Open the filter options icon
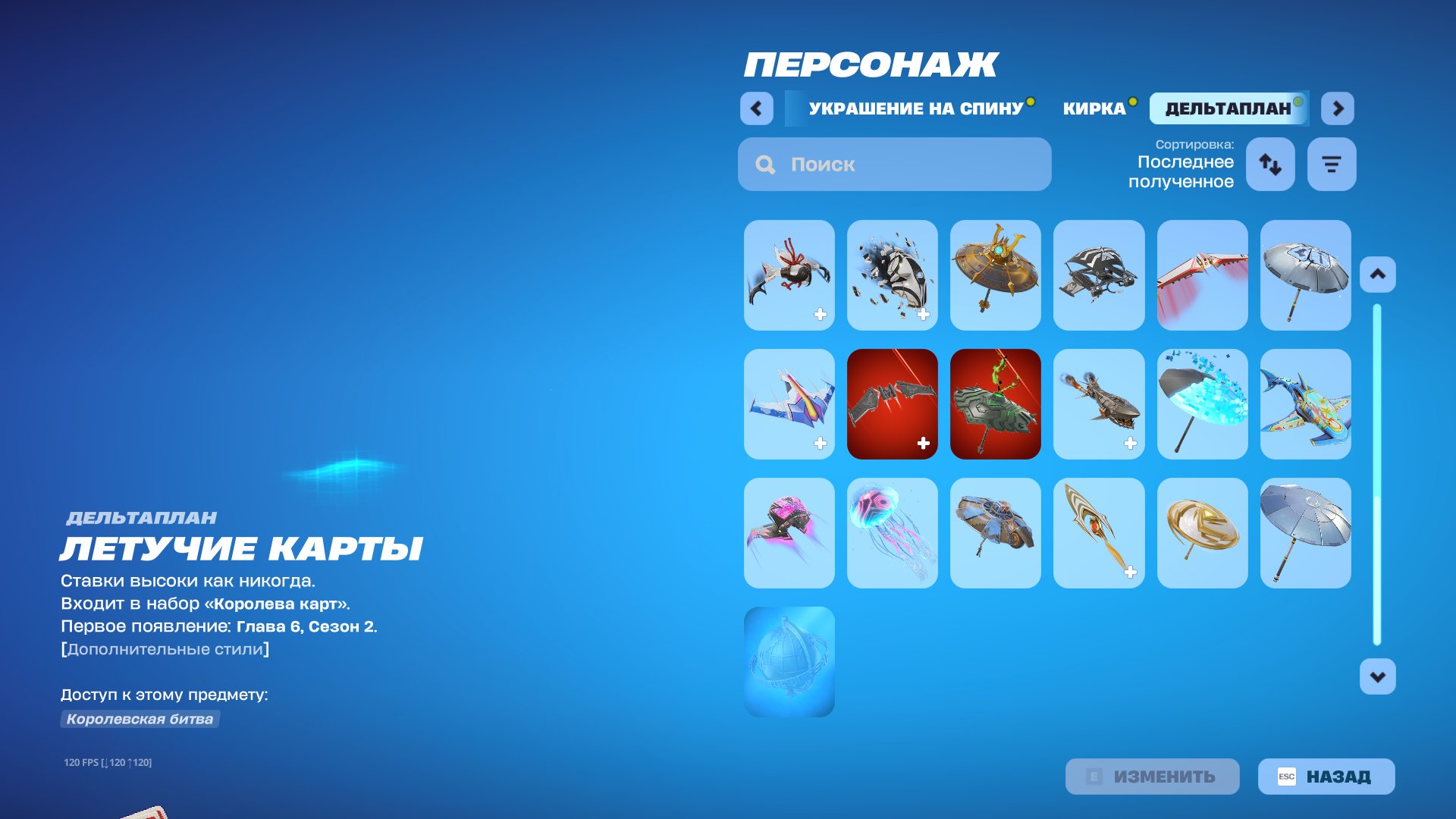 click(x=1331, y=164)
